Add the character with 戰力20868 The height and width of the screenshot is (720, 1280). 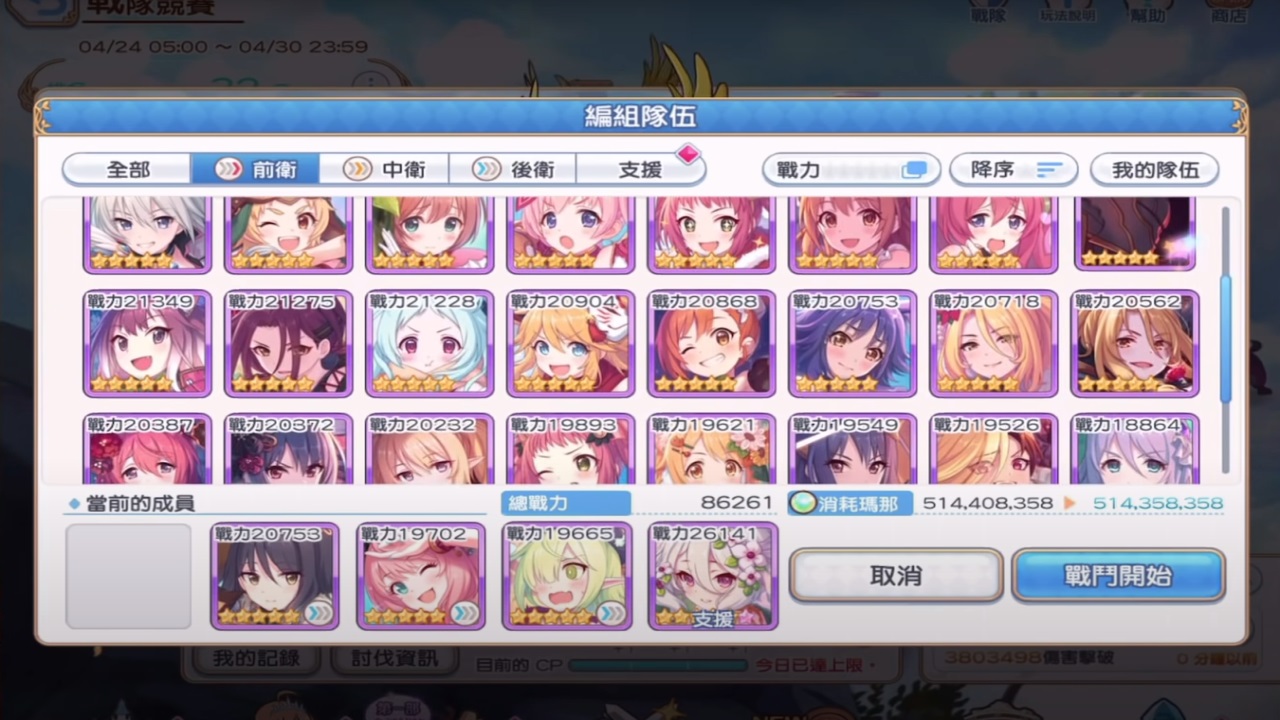711,343
